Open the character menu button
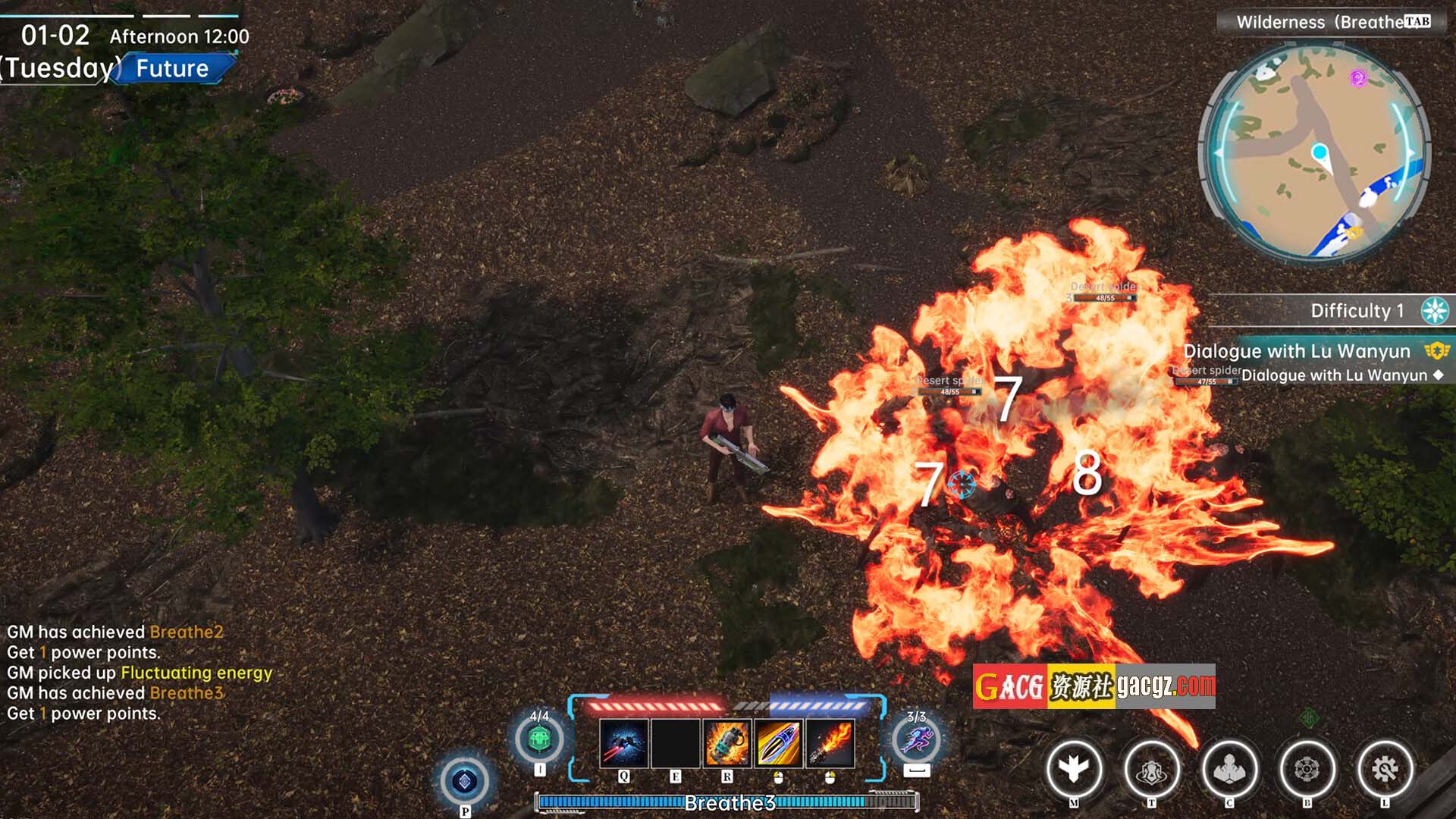Screen dimensions: 1456x819 coord(1229,769)
